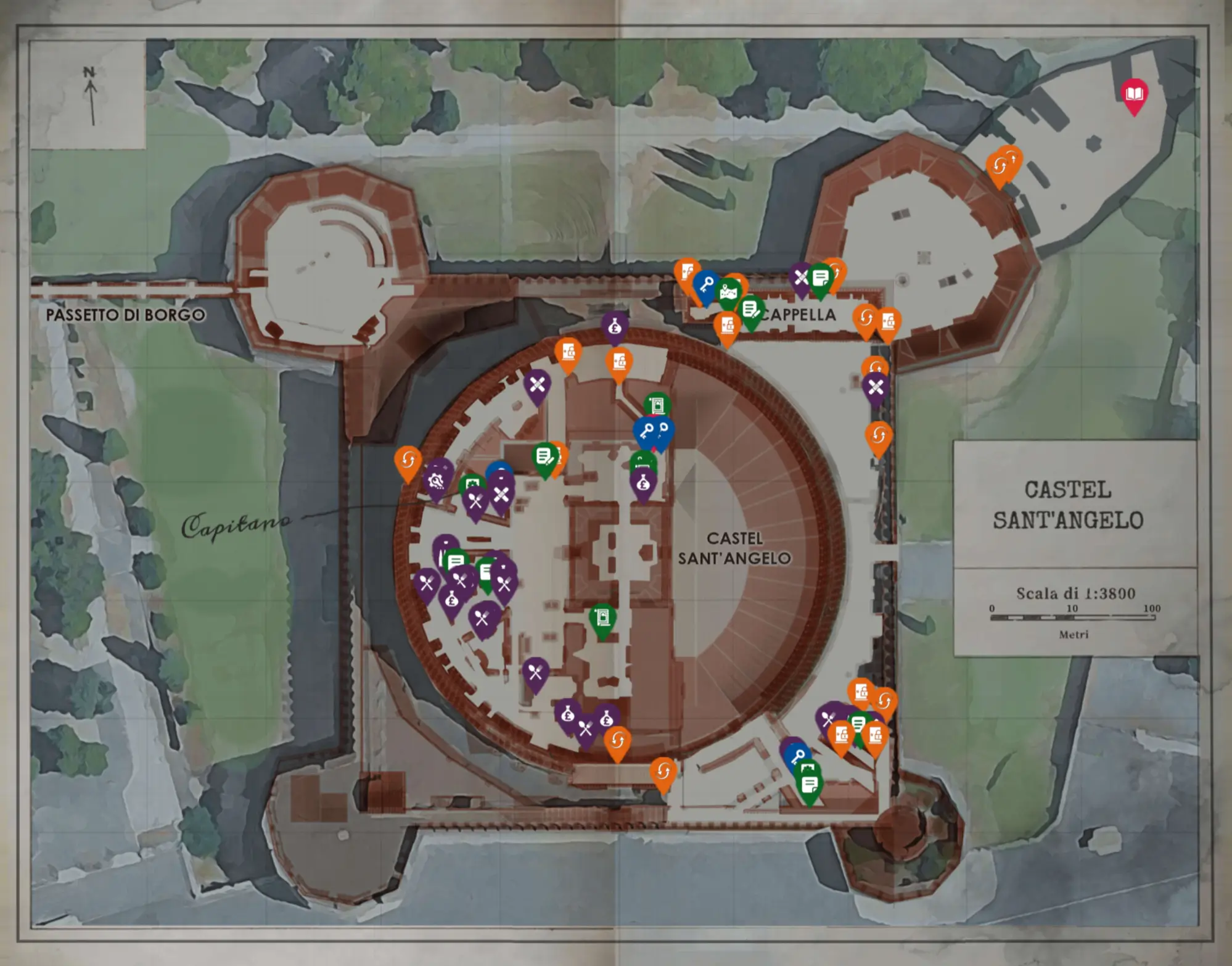Viewport: 1232px width, 966px height.
Task: Click the red book marker
Action: tap(1134, 94)
